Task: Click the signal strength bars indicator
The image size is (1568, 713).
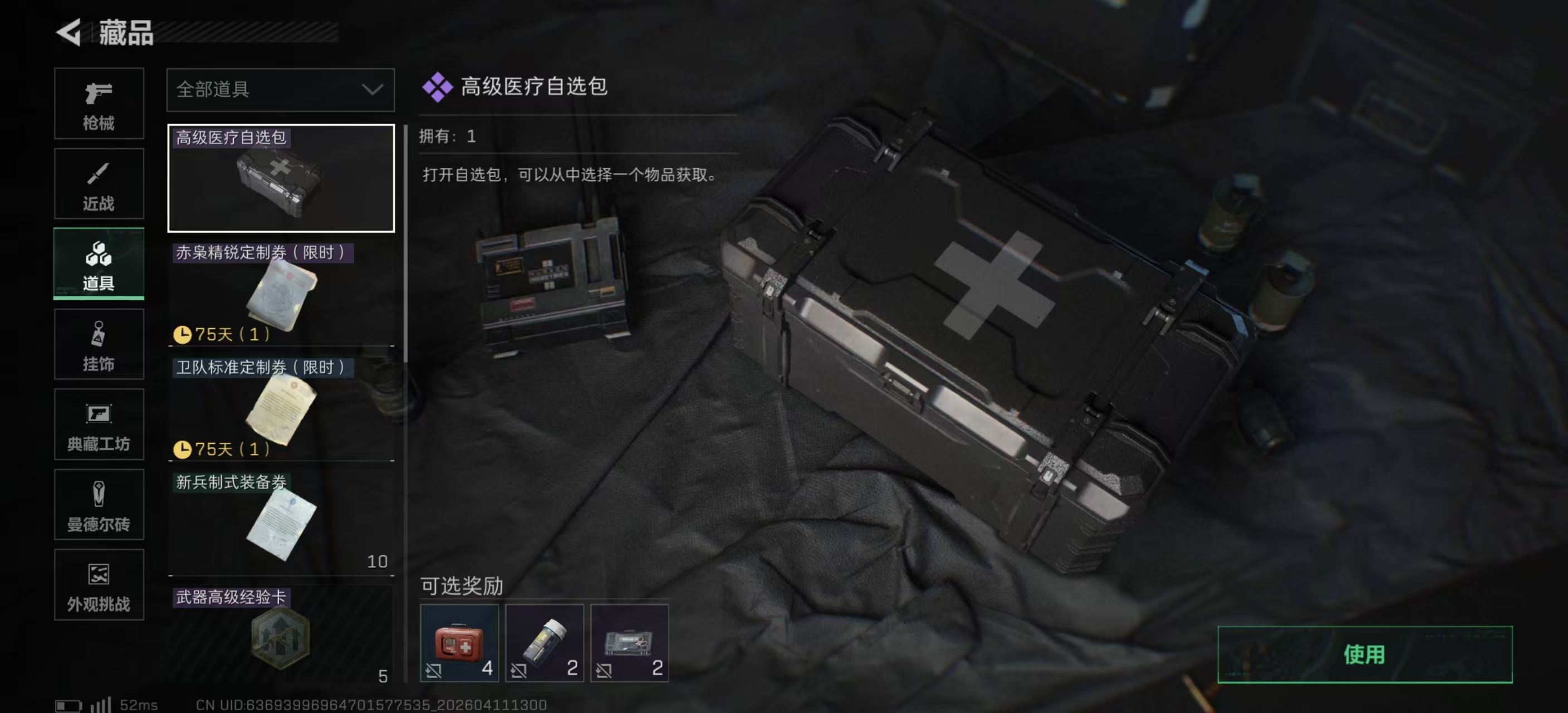Action: [x=99, y=705]
